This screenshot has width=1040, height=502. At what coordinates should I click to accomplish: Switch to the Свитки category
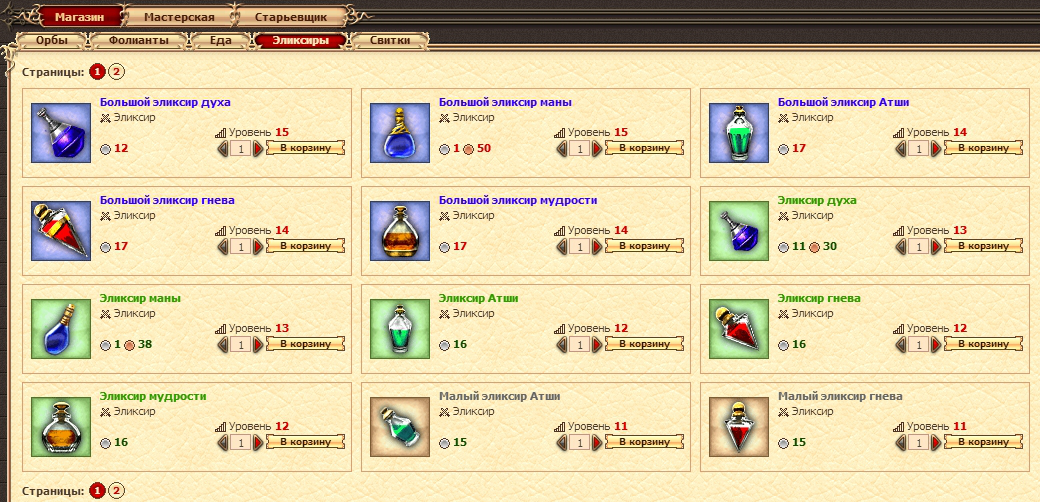389,41
